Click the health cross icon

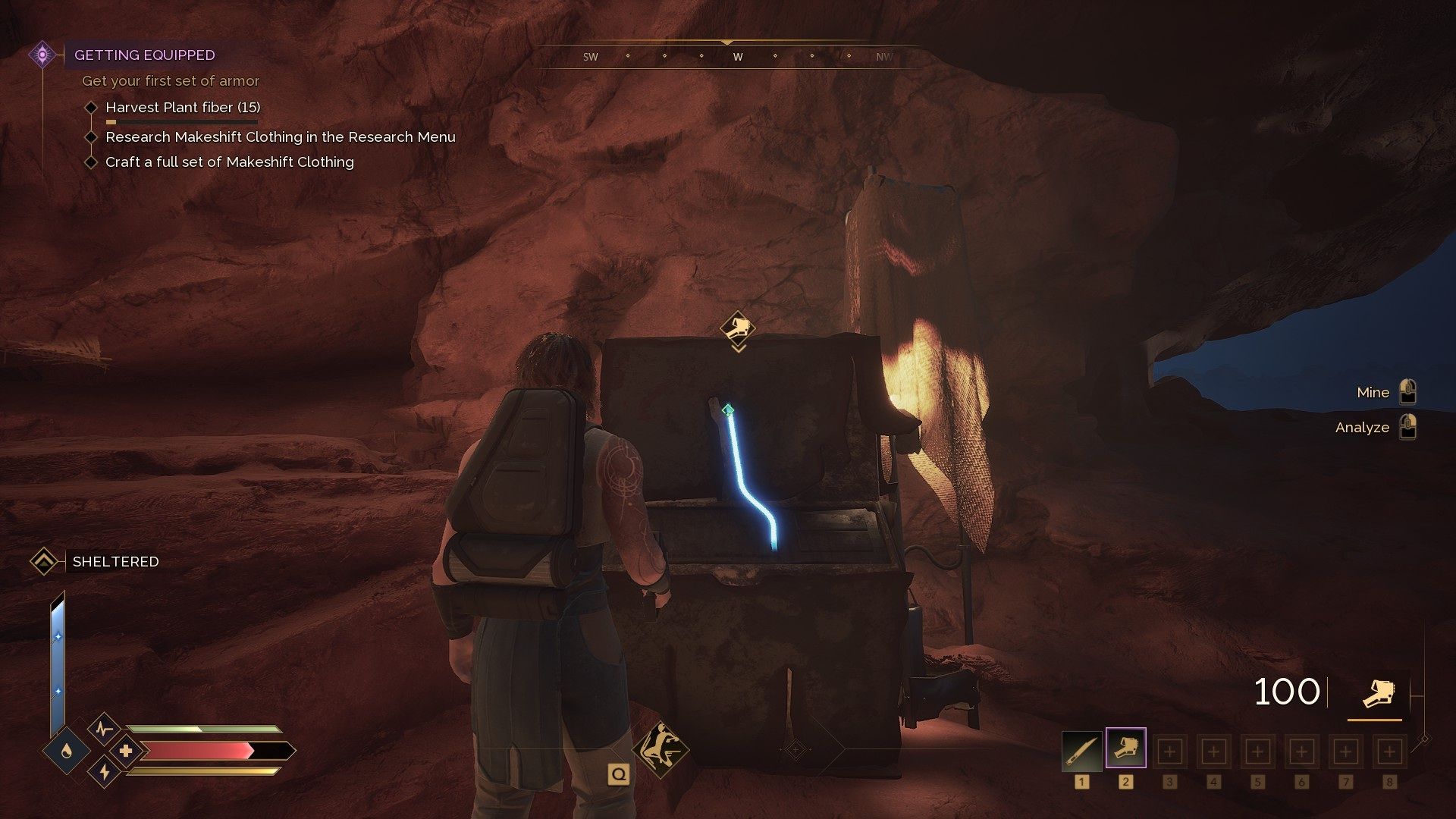[126, 751]
